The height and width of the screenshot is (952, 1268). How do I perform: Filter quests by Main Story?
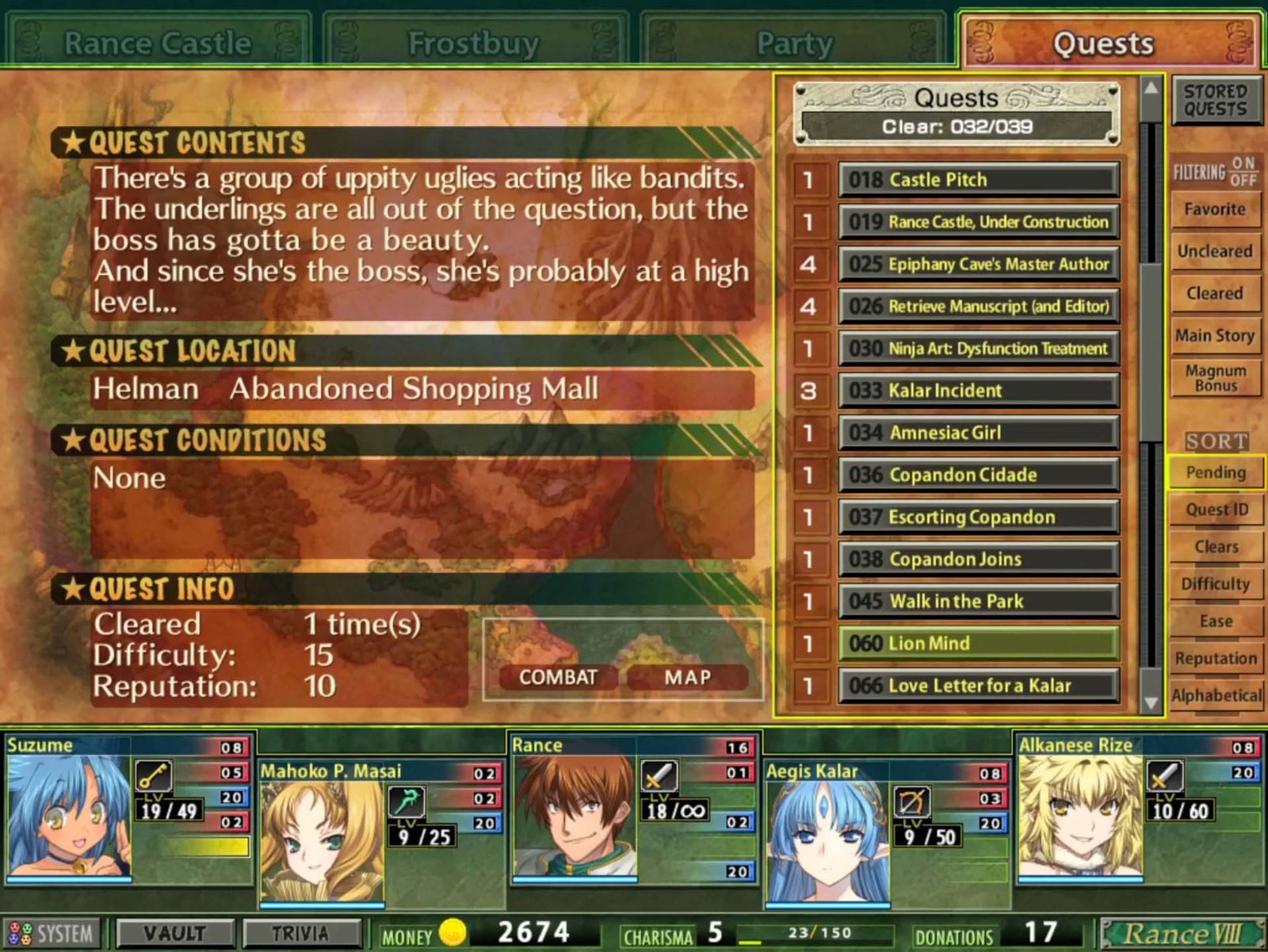(x=1215, y=335)
